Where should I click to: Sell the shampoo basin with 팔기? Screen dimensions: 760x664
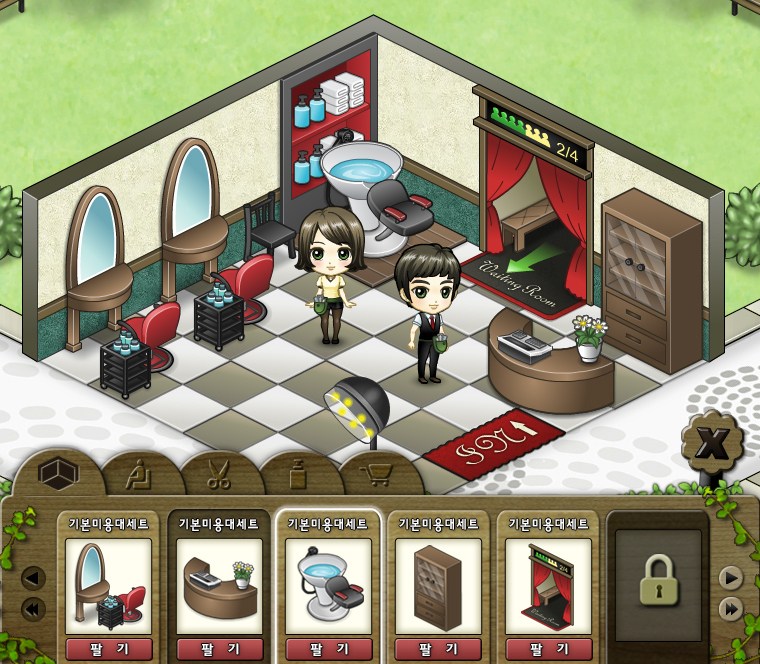[328, 649]
